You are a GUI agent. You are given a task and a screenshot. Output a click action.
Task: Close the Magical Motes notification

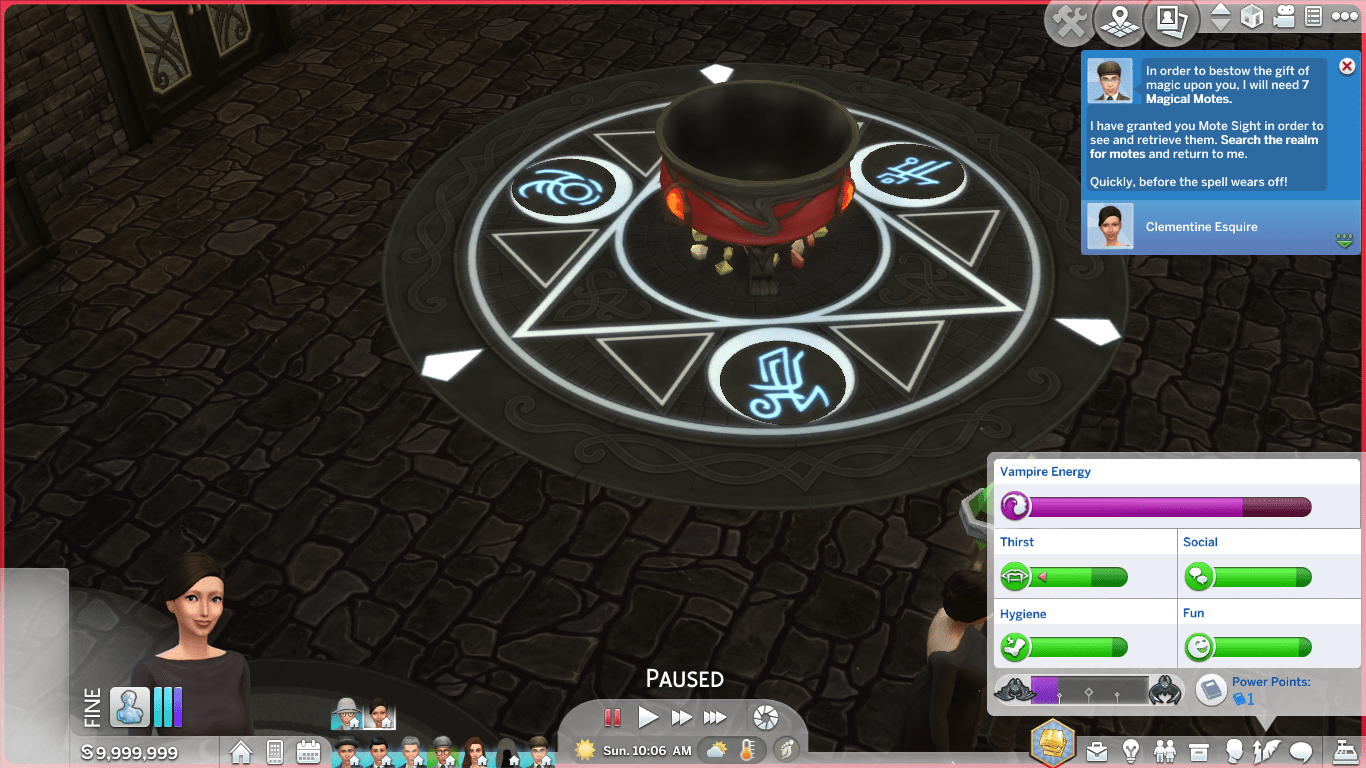[1346, 66]
